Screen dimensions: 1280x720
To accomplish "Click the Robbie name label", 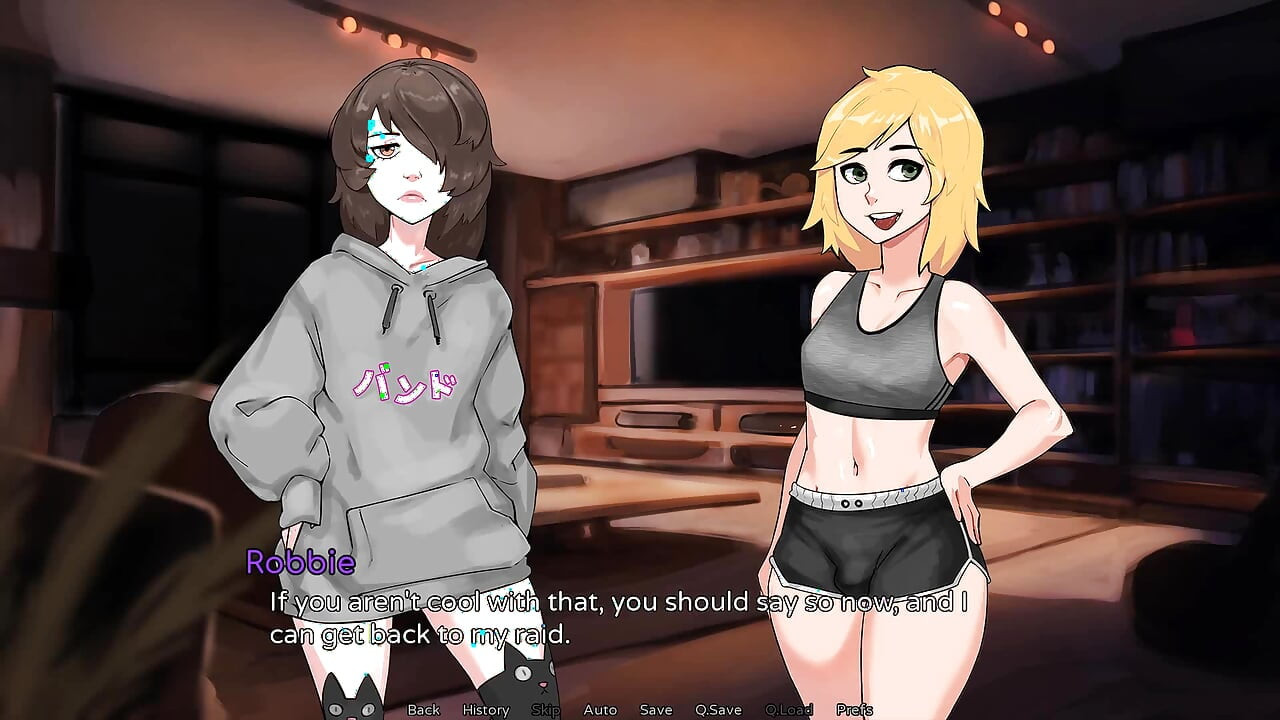I will coord(300,565).
